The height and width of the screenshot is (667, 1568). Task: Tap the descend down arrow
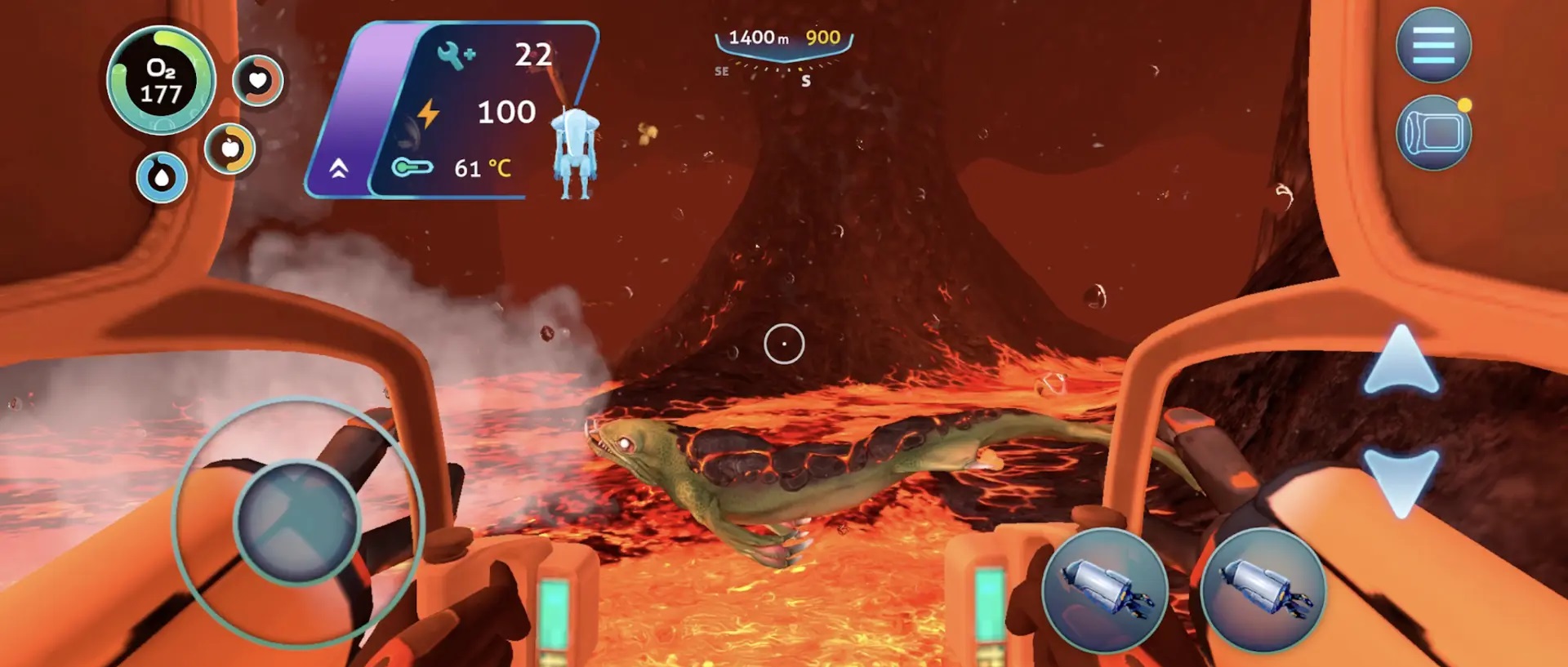coord(1401,482)
